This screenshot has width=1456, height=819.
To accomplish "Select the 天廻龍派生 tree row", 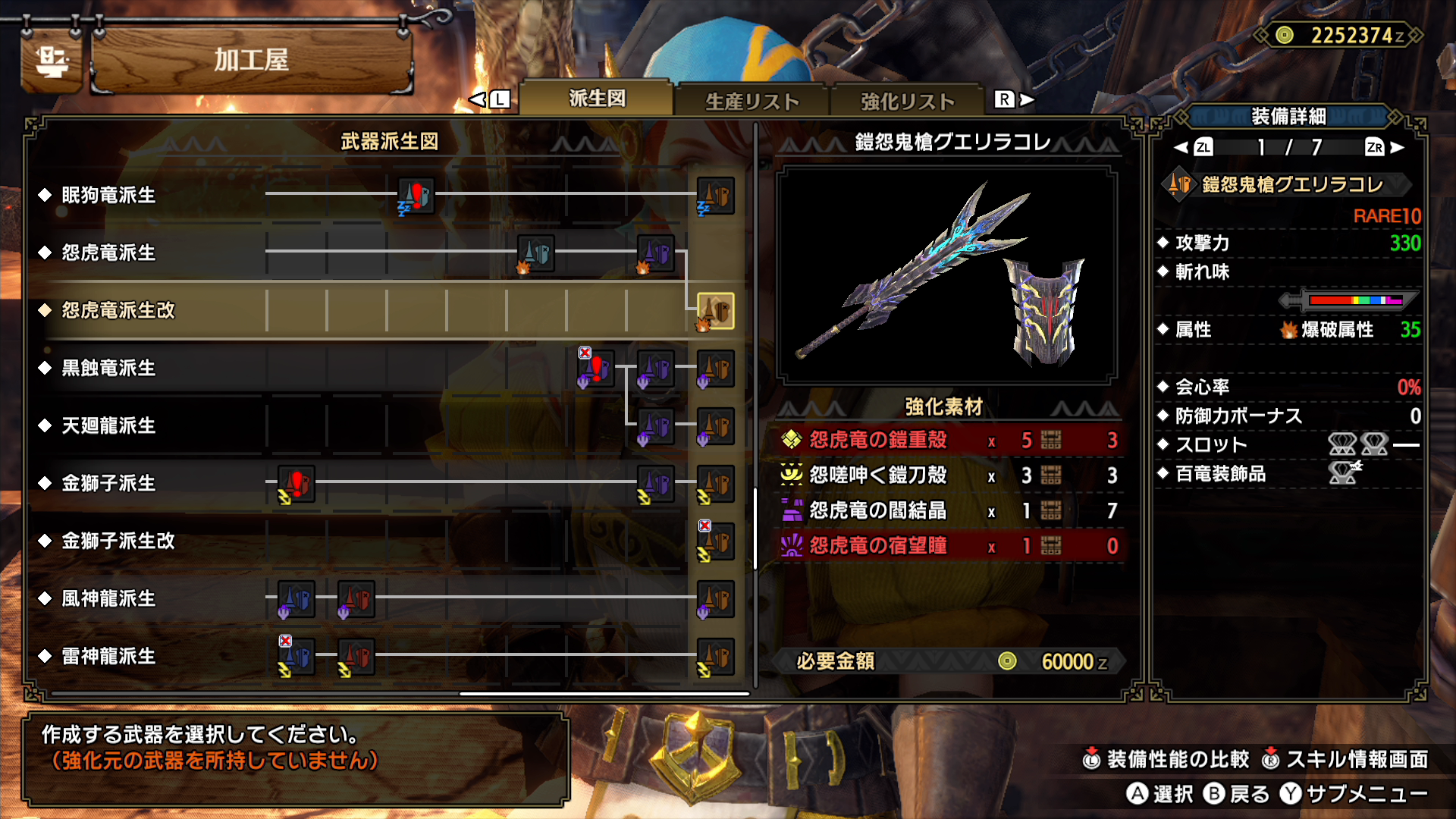I will tap(108, 425).
